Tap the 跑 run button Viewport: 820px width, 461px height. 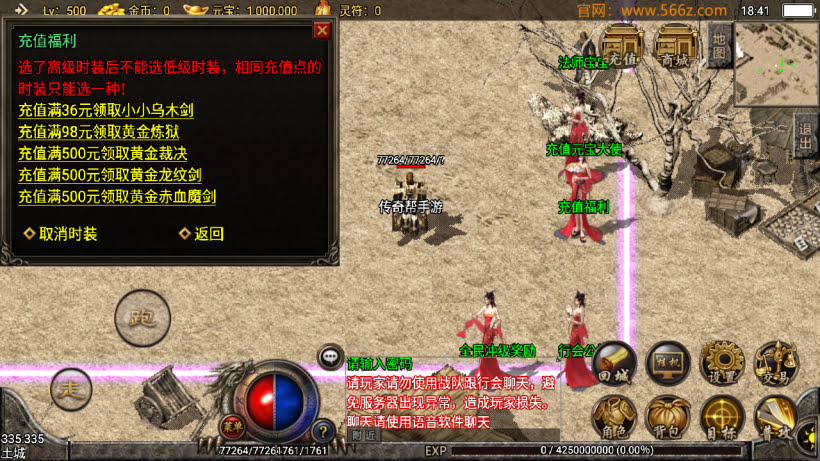point(141,318)
